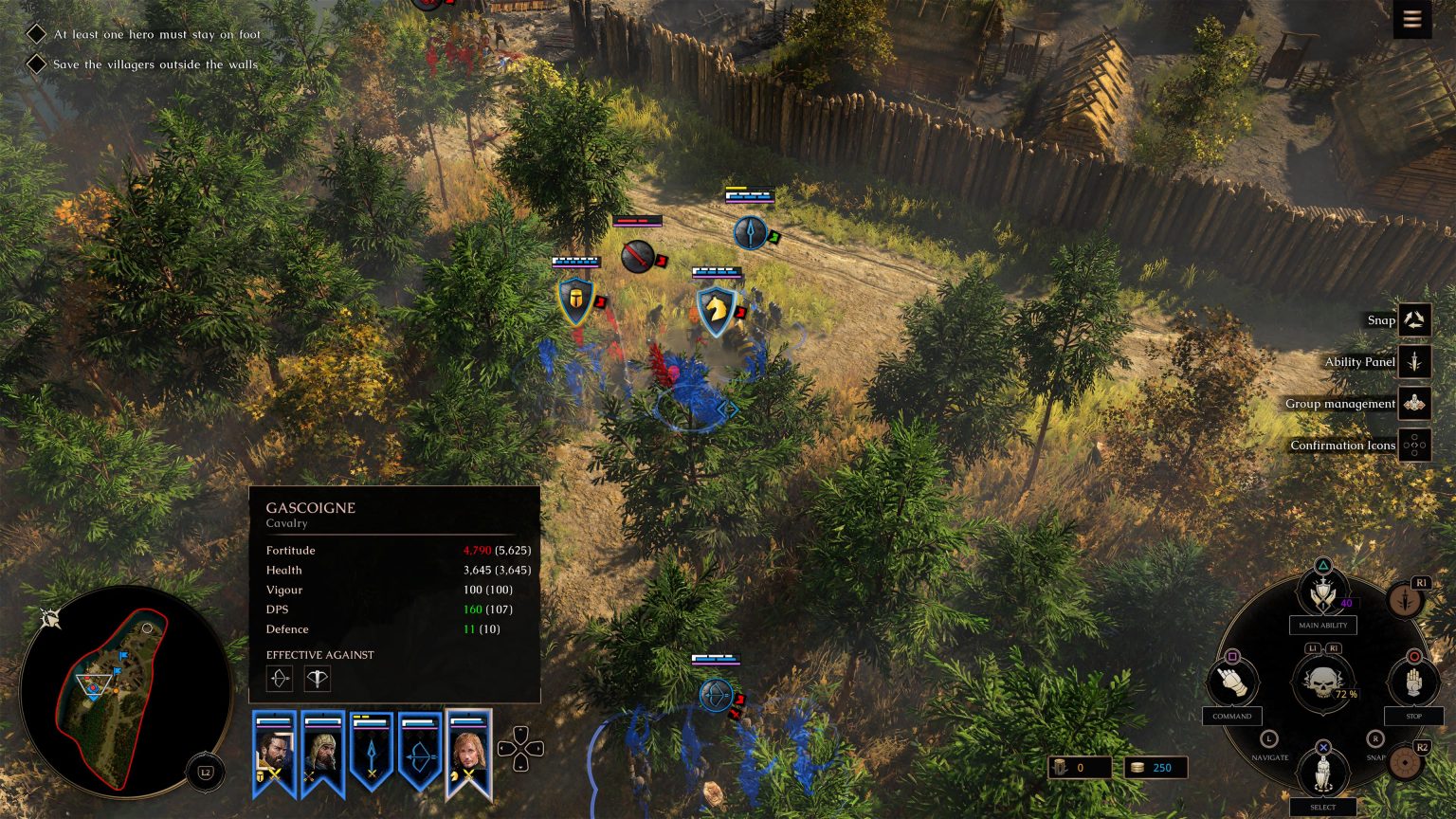Click the skull ability 72% charge ring

click(1323, 684)
